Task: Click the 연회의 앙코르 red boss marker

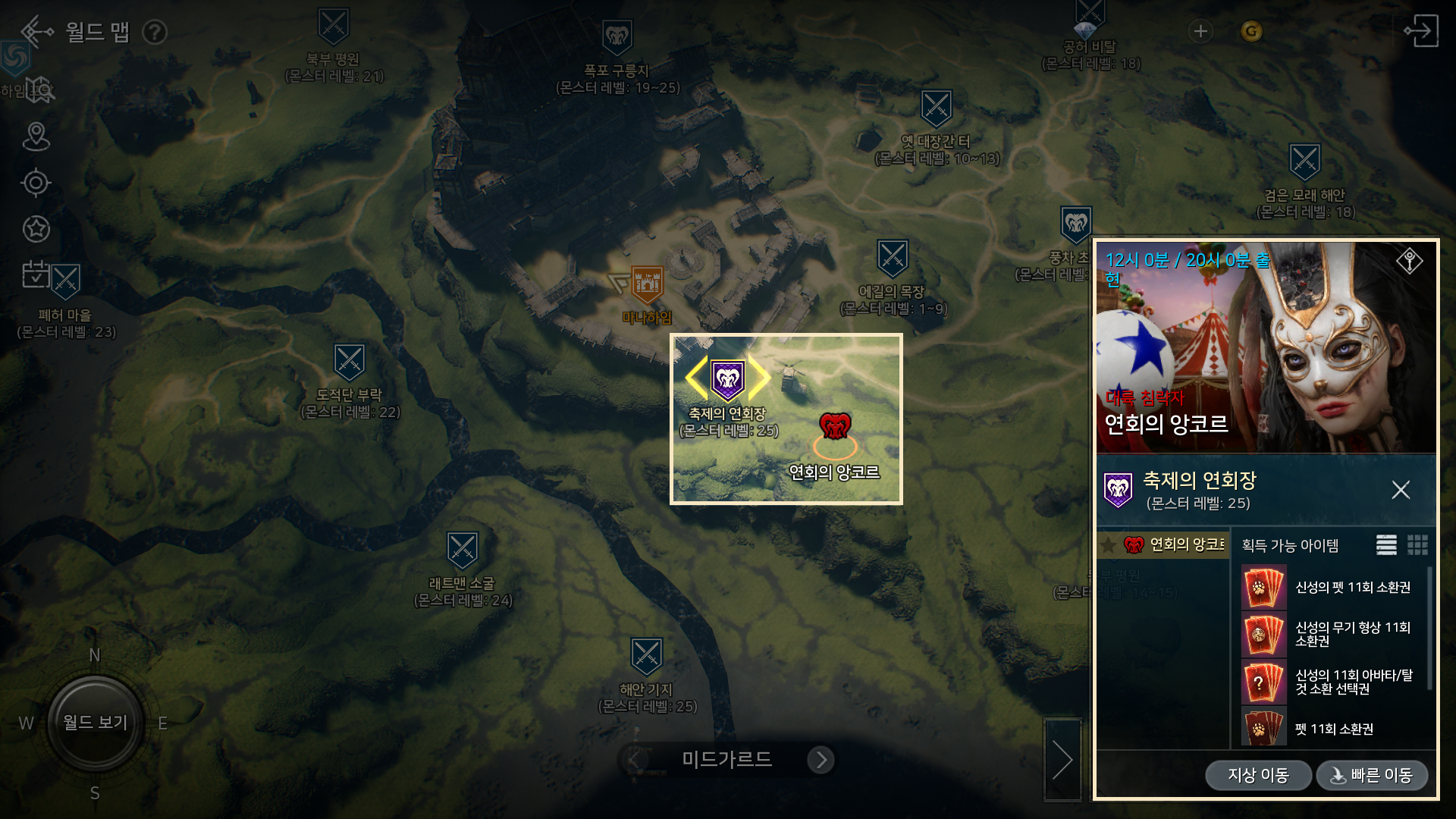Action: coord(835,427)
